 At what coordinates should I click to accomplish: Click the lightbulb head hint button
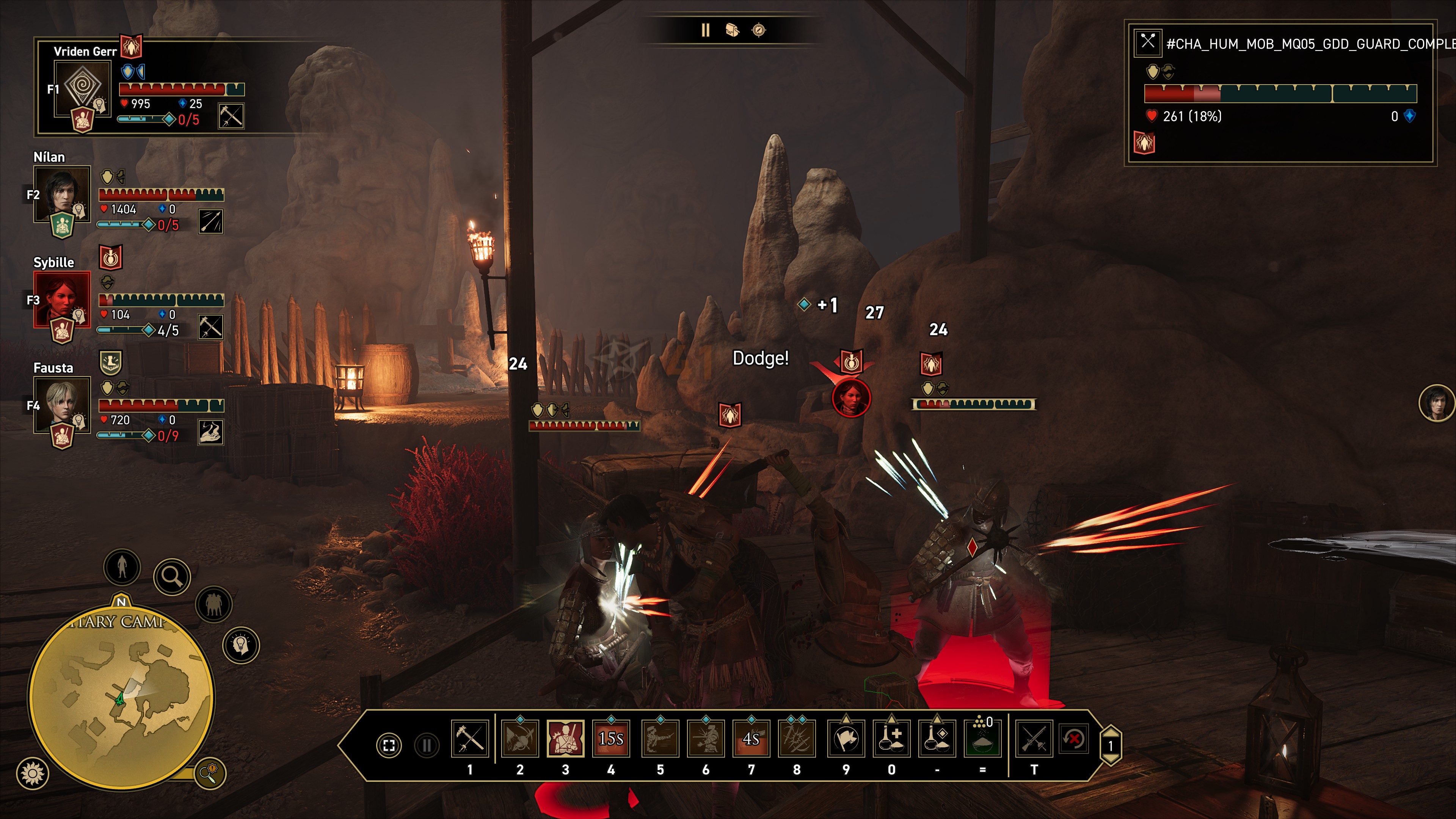(242, 645)
